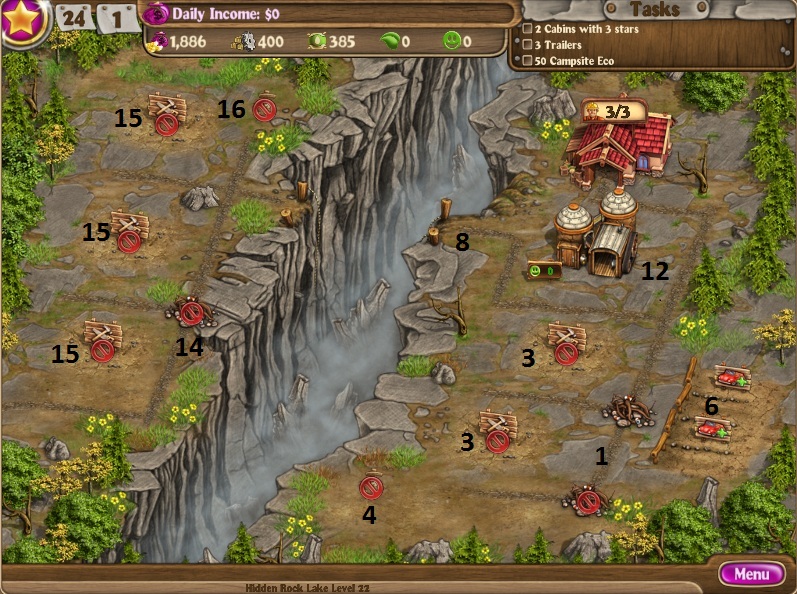Click the green smiley sign beside the silos
Viewport: 797px width, 594px height.
click(x=541, y=270)
